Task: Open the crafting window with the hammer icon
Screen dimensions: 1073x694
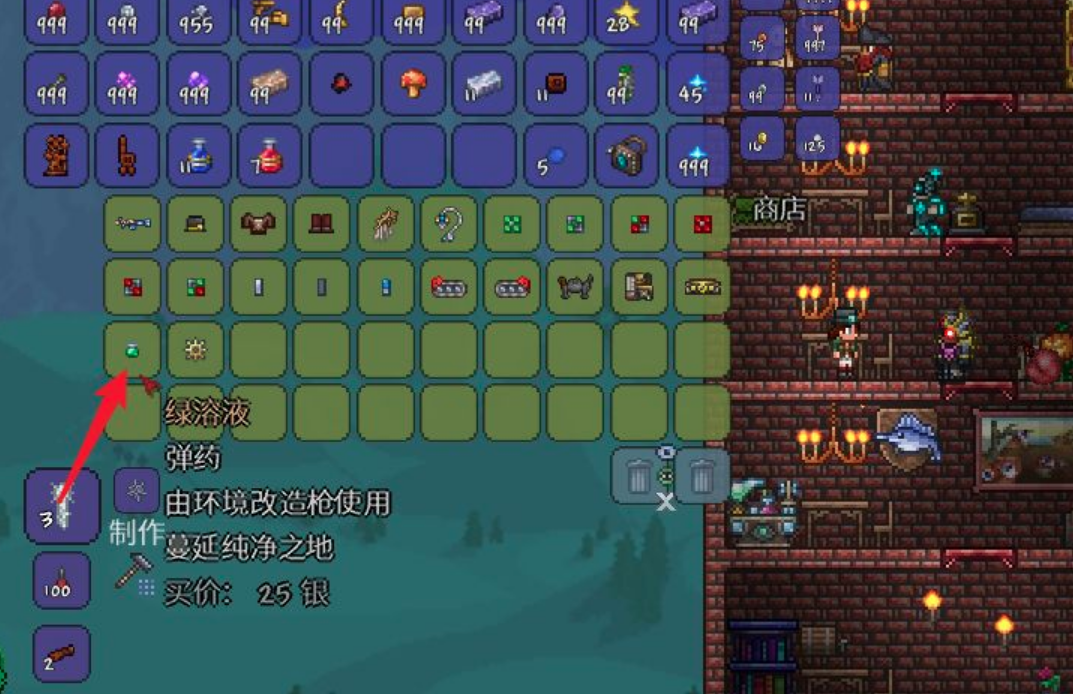Action: point(133,570)
